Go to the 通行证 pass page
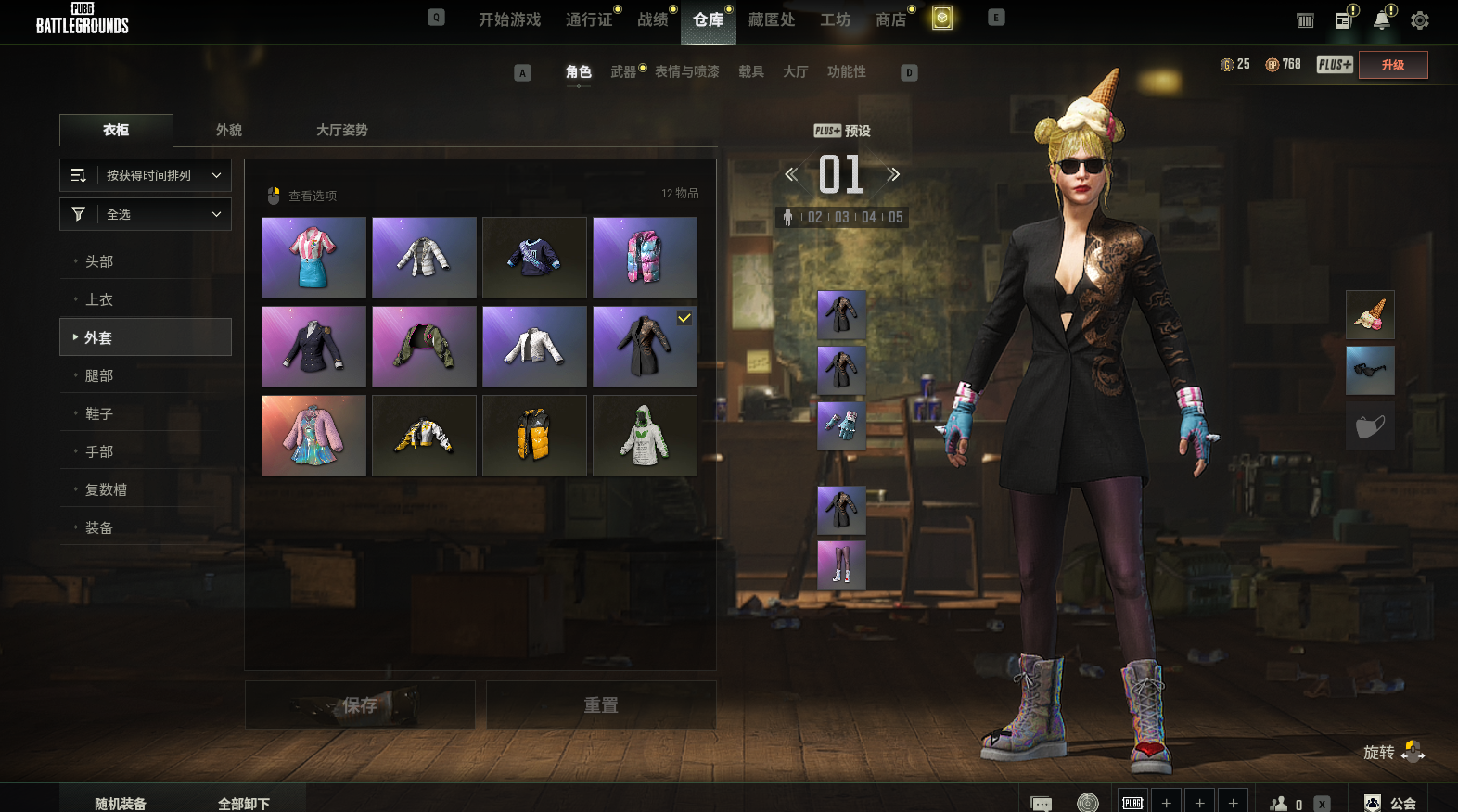Screen dimensions: 1458x812 point(589,19)
